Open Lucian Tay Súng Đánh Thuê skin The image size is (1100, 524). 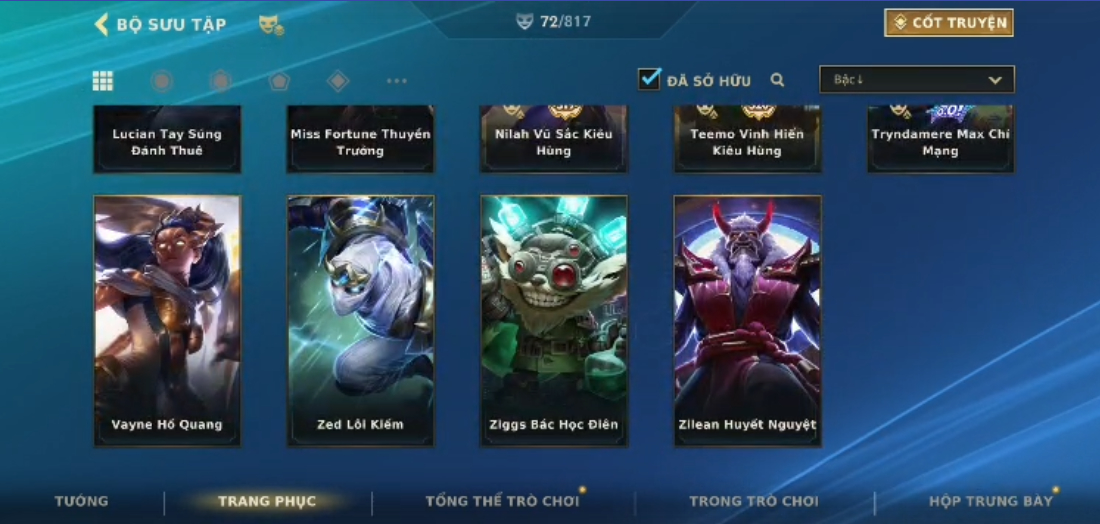167,139
